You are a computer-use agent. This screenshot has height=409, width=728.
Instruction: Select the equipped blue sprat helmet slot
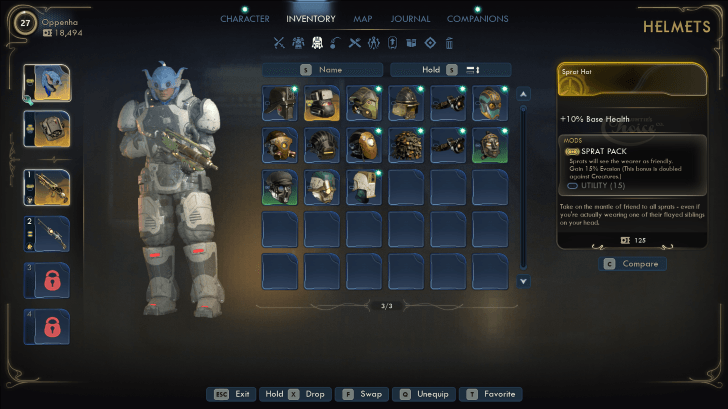click(48, 85)
